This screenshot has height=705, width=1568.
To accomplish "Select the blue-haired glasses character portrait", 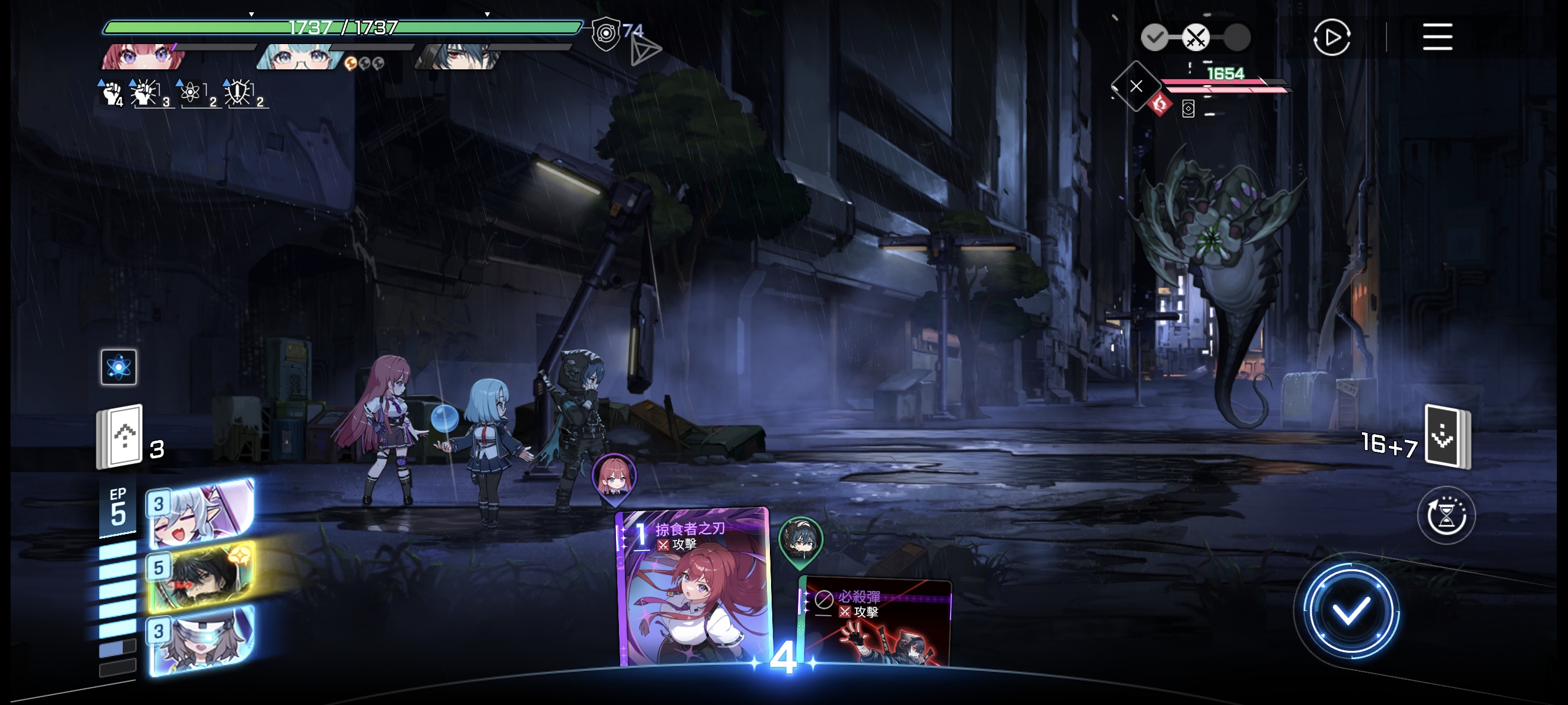I will coord(300,57).
